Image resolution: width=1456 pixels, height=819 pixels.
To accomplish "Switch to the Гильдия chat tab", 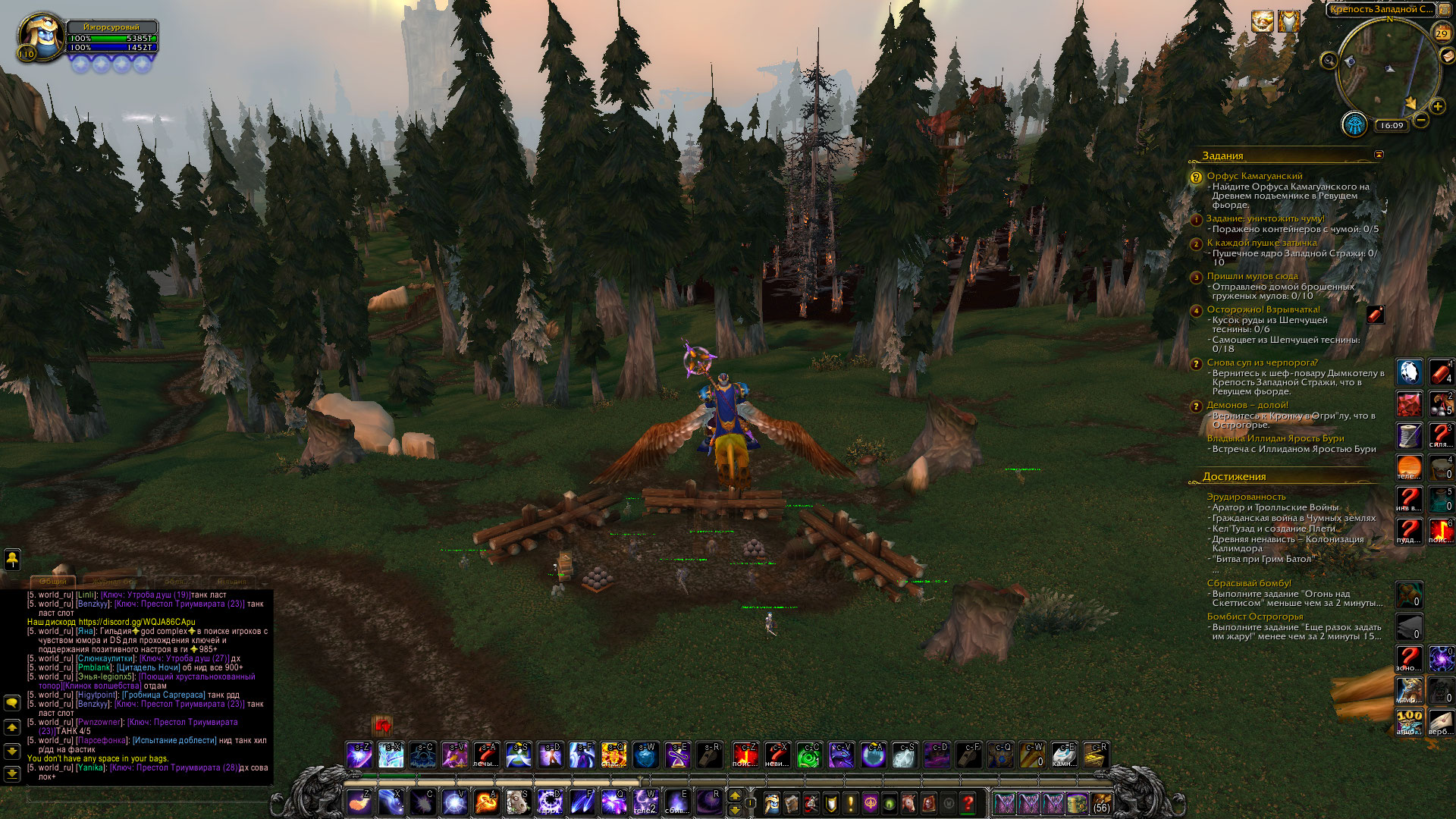I will click(x=231, y=582).
